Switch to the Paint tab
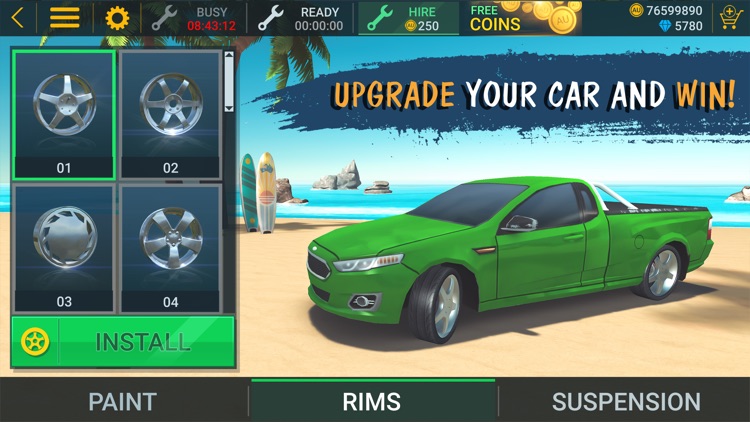750x422 pixels. 123,402
